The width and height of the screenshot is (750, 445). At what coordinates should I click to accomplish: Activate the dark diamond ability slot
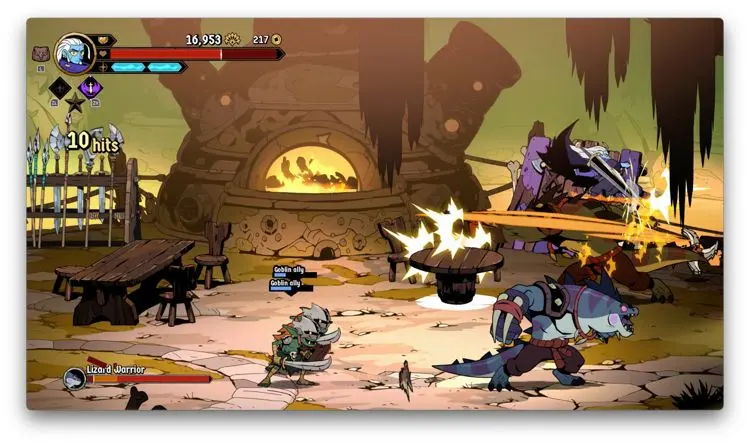60,87
